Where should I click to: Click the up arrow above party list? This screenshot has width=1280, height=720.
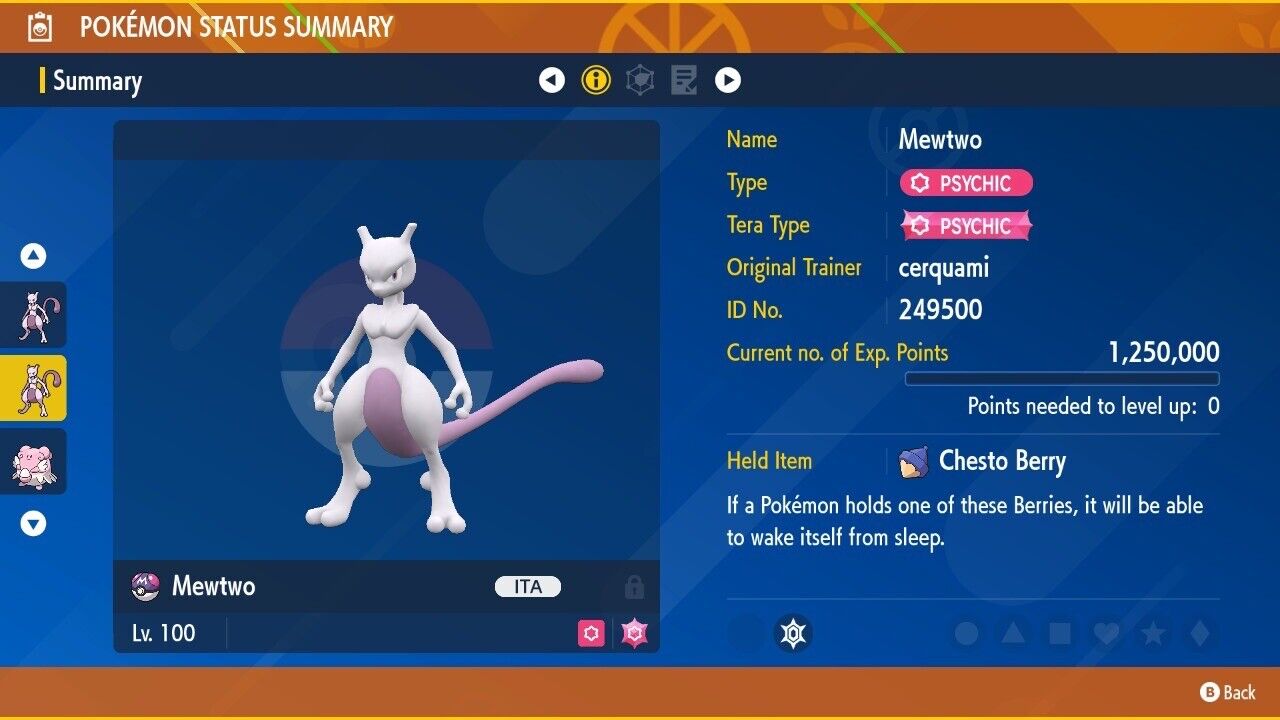pos(34,257)
